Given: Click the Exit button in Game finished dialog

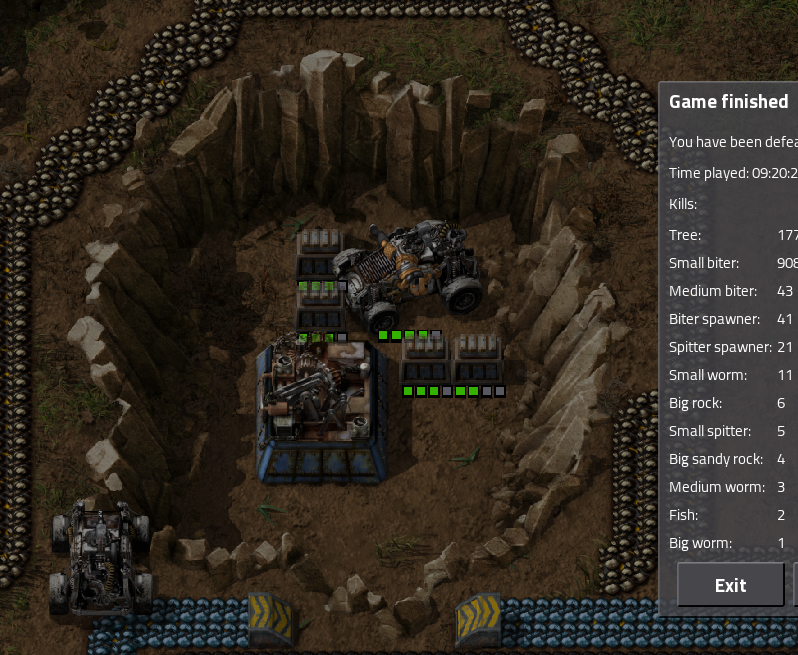Looking at the screenshot, I should 730,585.
